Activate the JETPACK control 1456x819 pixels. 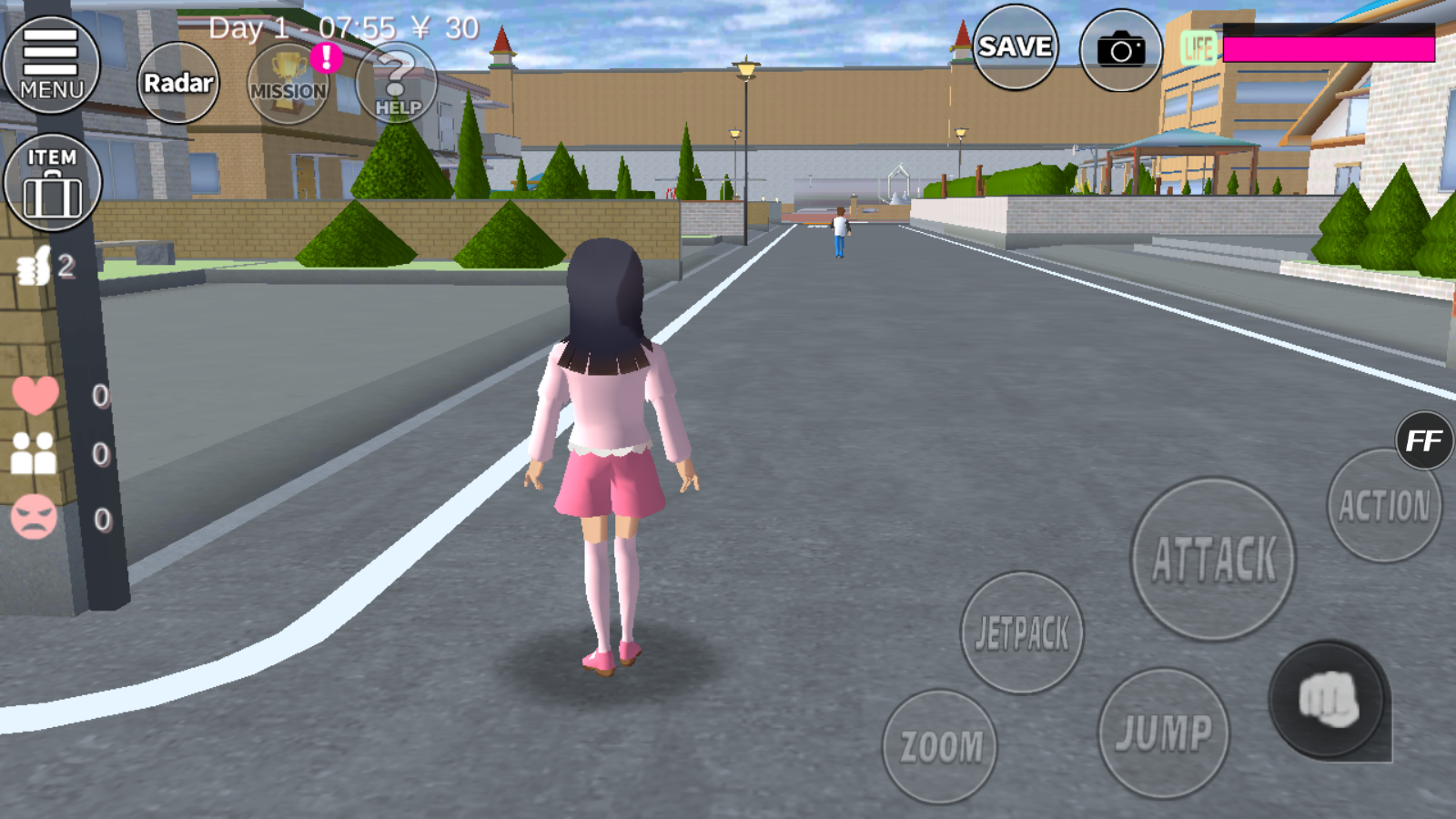[x=1021, y=630]
